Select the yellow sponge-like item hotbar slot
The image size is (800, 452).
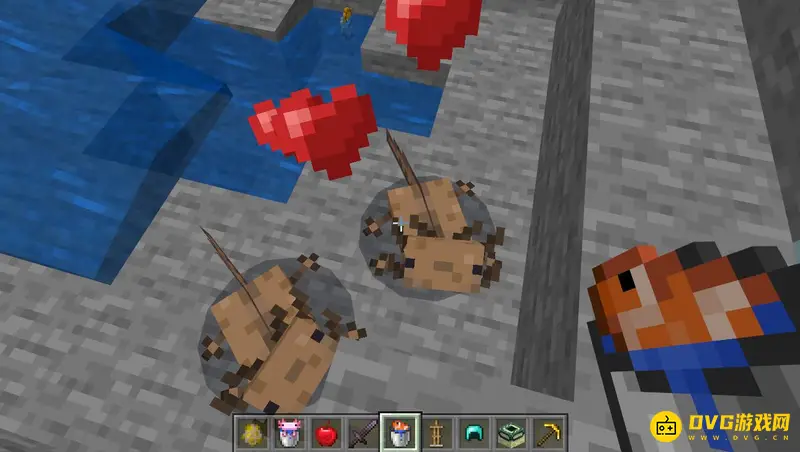coord(252,433)
